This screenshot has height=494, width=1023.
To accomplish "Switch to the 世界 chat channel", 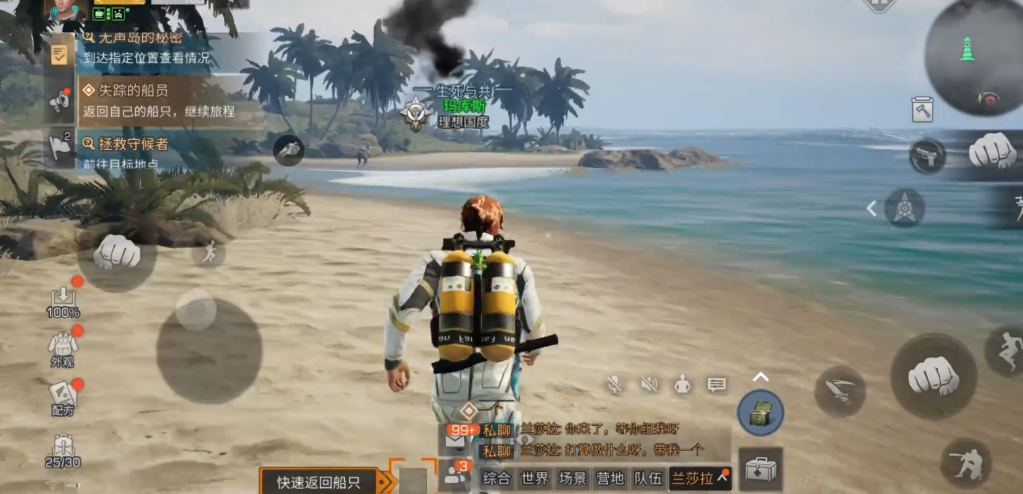I will [534, 478].
